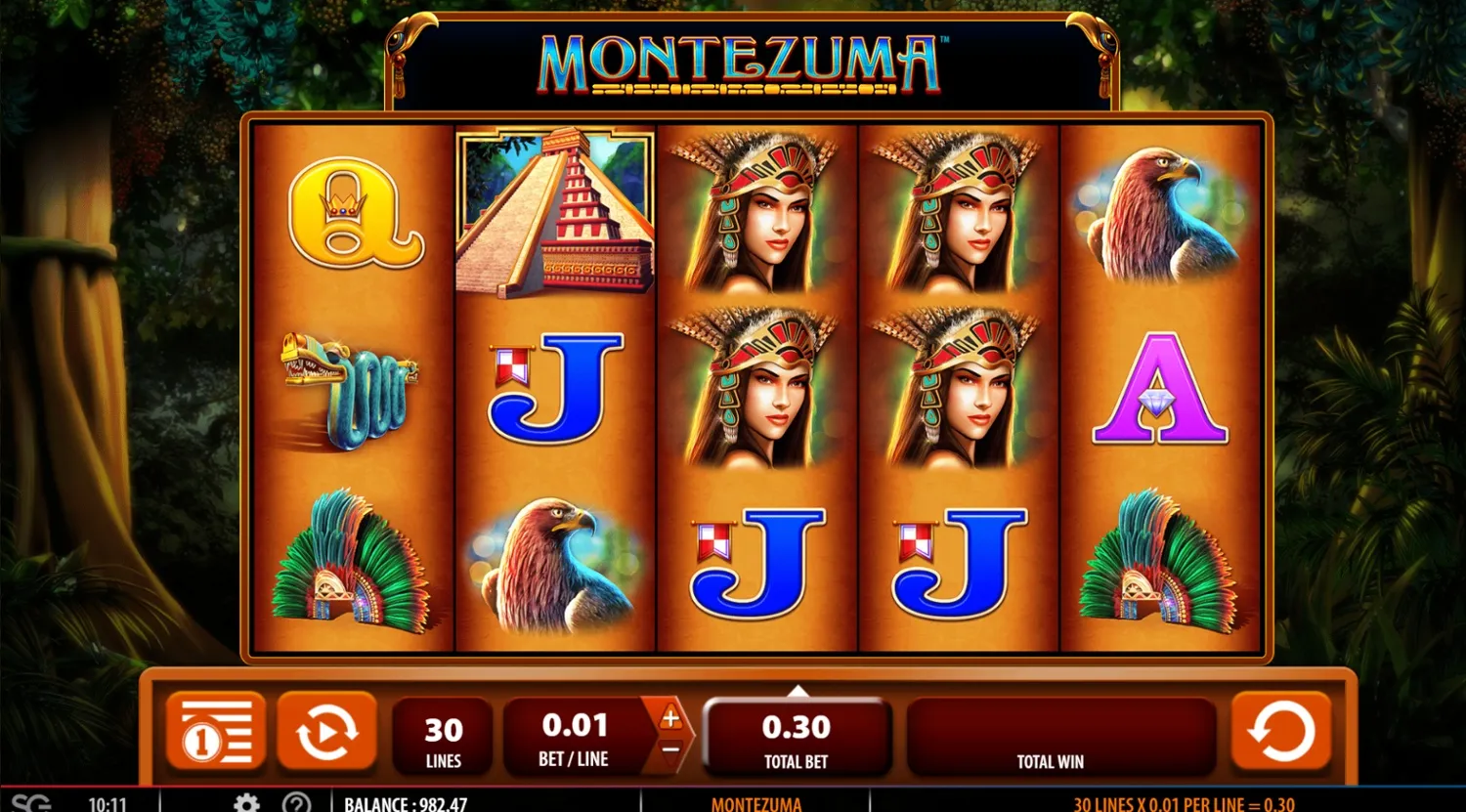Open the bet settings coin icon
This screenshot has width=1466, height=812.
click(215, 730)
